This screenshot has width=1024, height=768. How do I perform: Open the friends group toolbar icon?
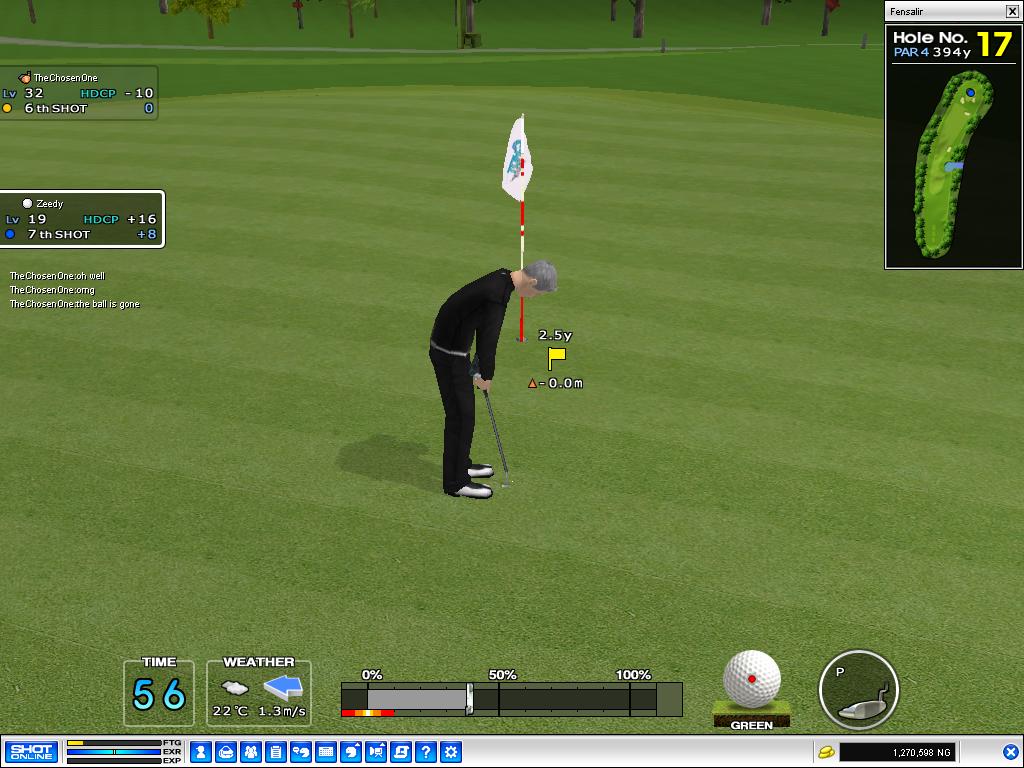pyautogui.click(x=251, y=751)
